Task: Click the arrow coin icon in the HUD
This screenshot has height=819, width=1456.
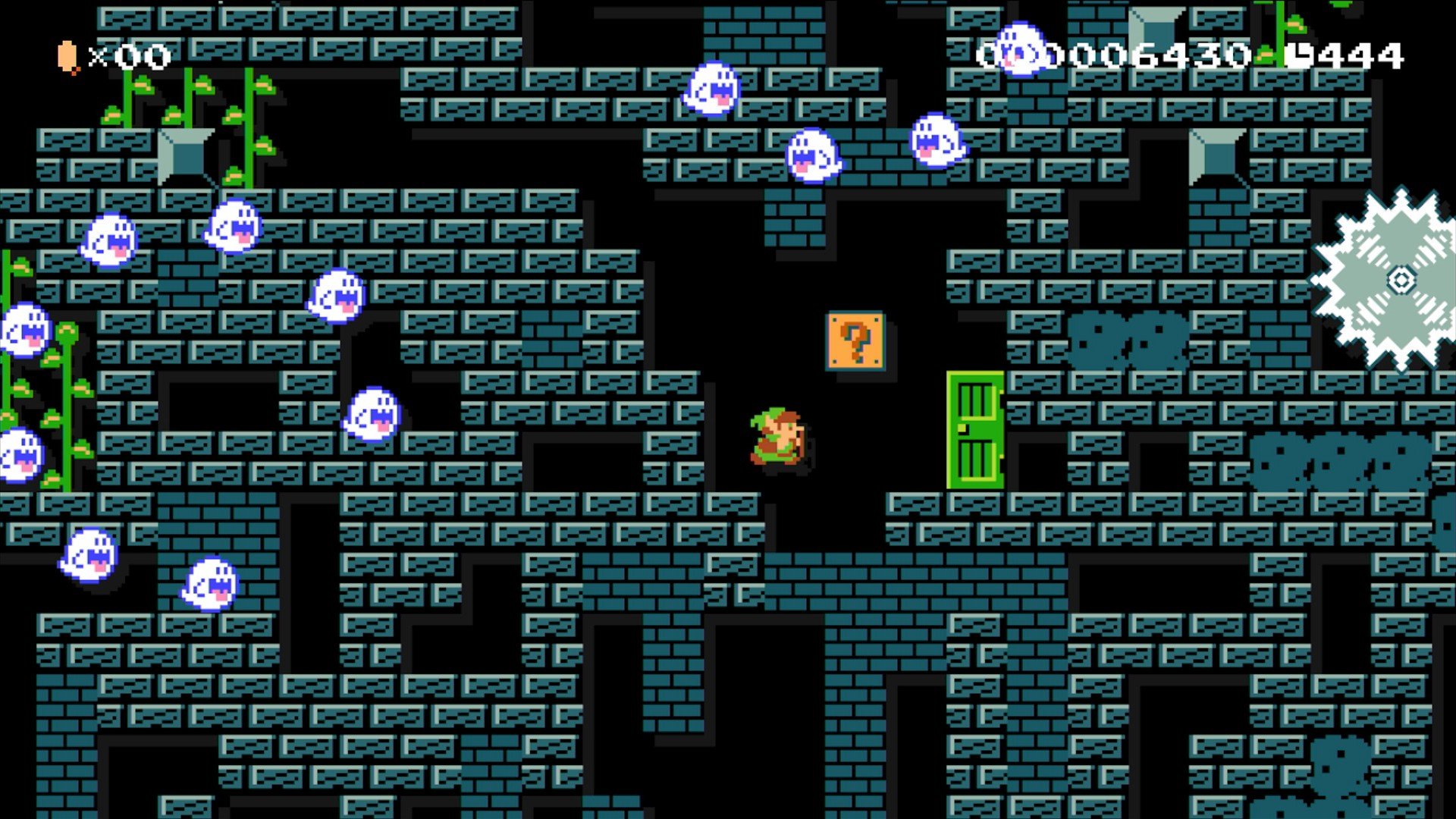Action: pos(67,53)
